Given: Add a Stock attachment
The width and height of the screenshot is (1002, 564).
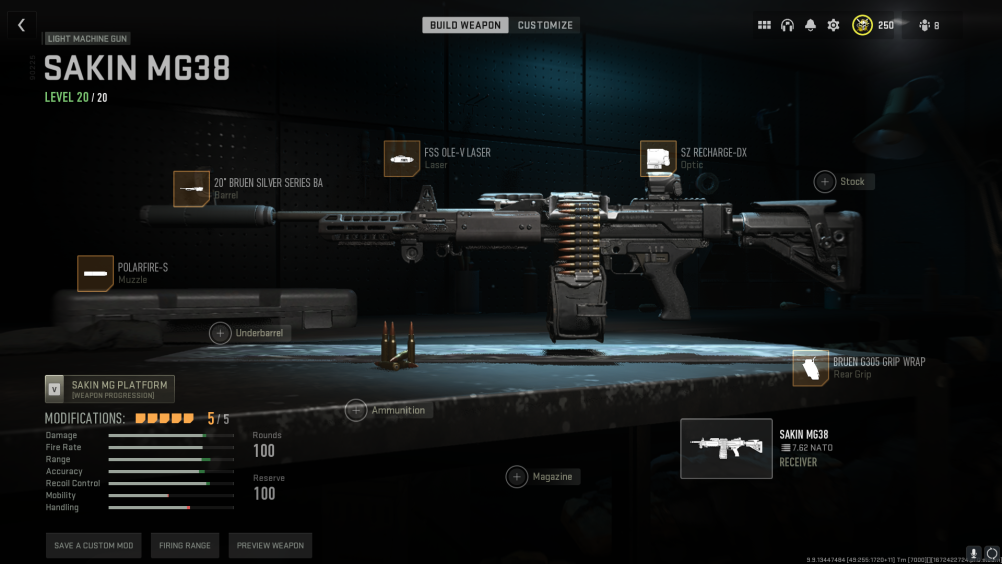Looking at the screenshot, I should (825, 181).
